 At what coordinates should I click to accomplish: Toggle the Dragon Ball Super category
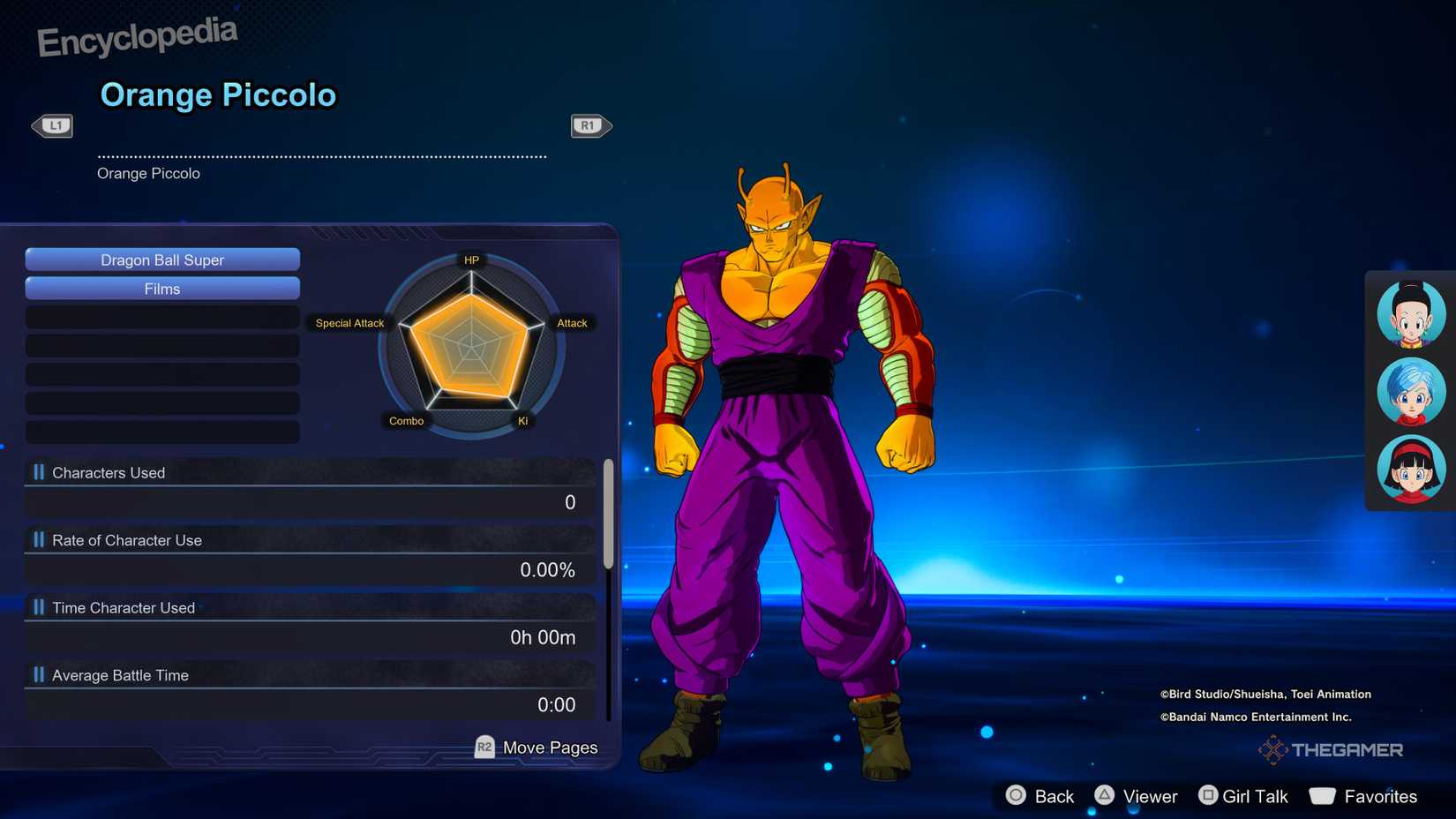162,259
